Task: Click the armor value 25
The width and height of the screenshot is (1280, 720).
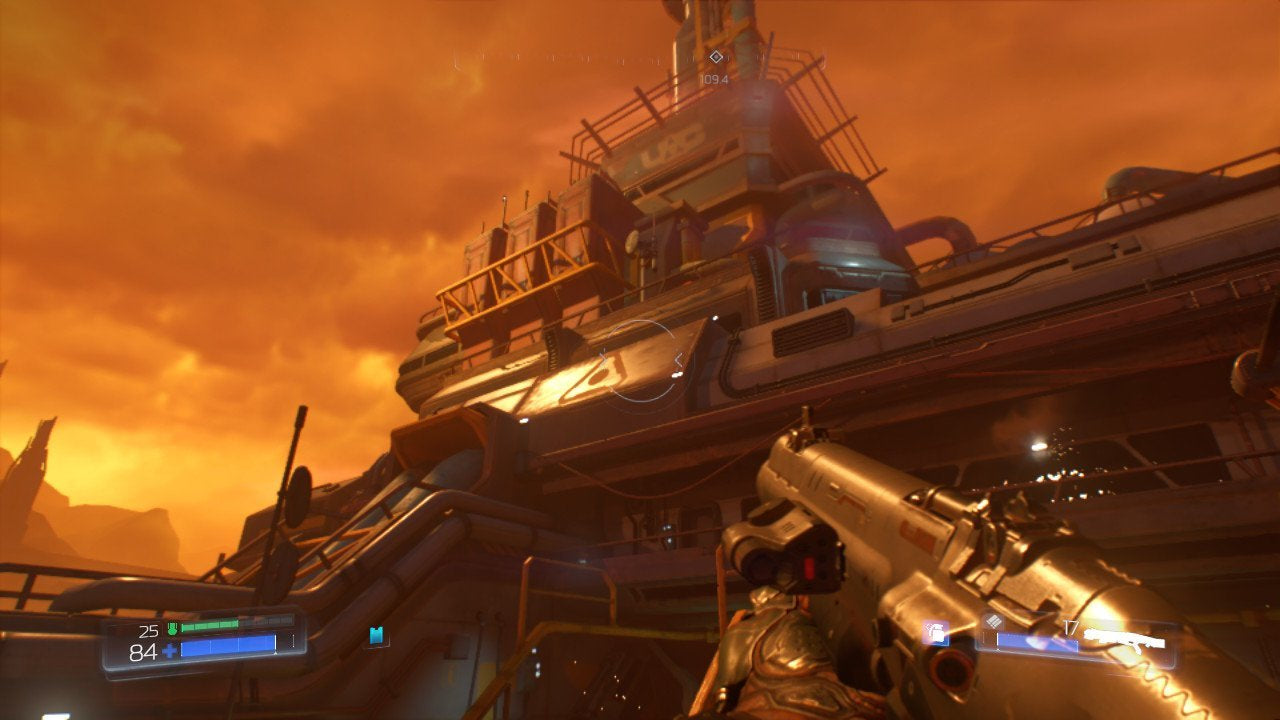Action: 149,630
